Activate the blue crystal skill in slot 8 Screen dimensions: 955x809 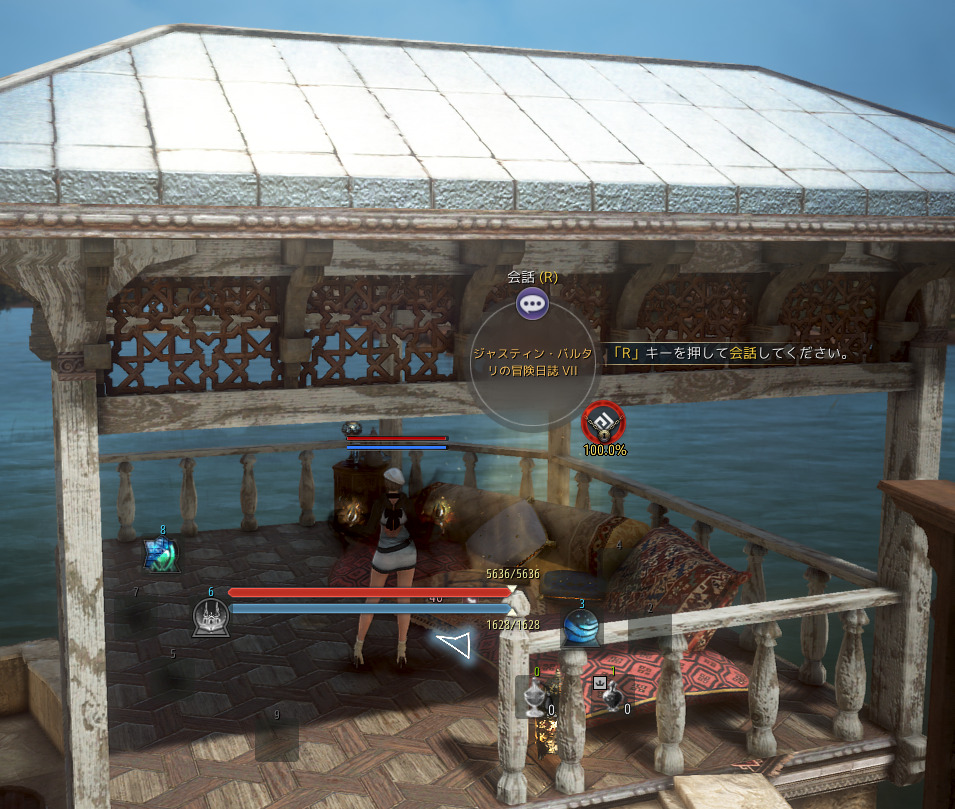[161, 554]
